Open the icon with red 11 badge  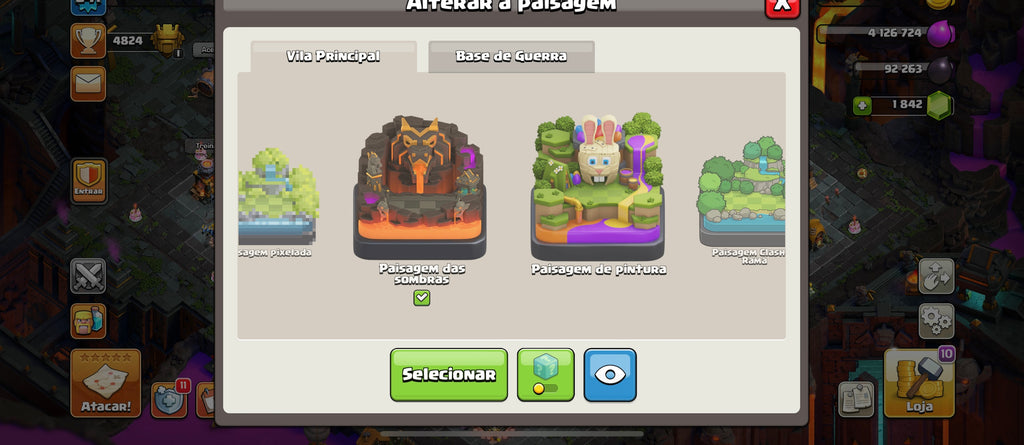point(169,398)
